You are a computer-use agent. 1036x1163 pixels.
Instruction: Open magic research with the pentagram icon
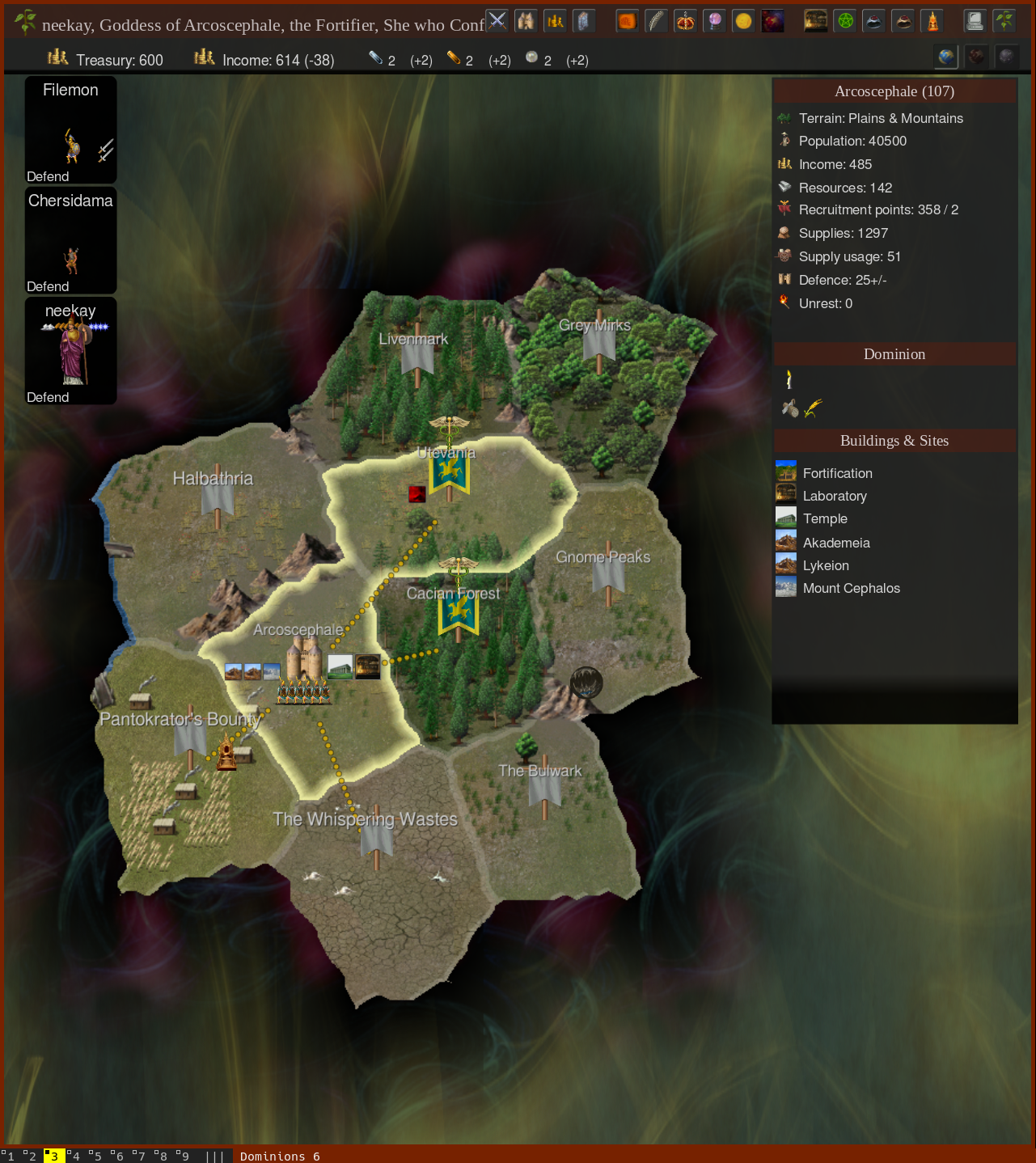coord(844,22)
